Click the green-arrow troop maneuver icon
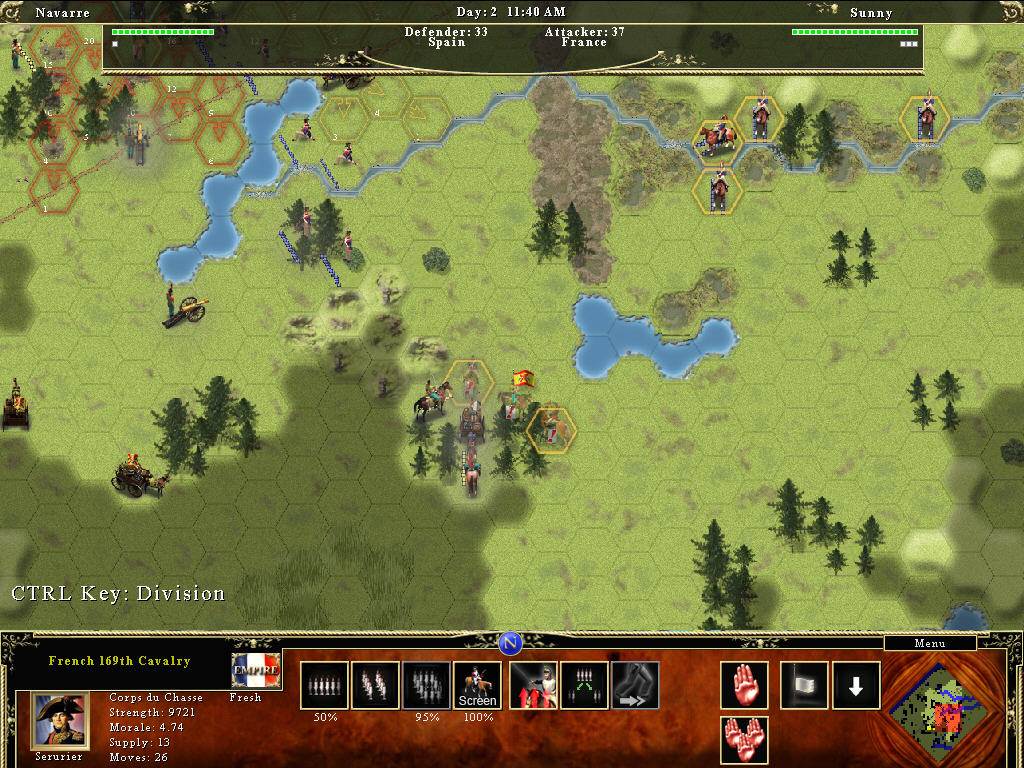1024x768 pixels. (584, 686)
